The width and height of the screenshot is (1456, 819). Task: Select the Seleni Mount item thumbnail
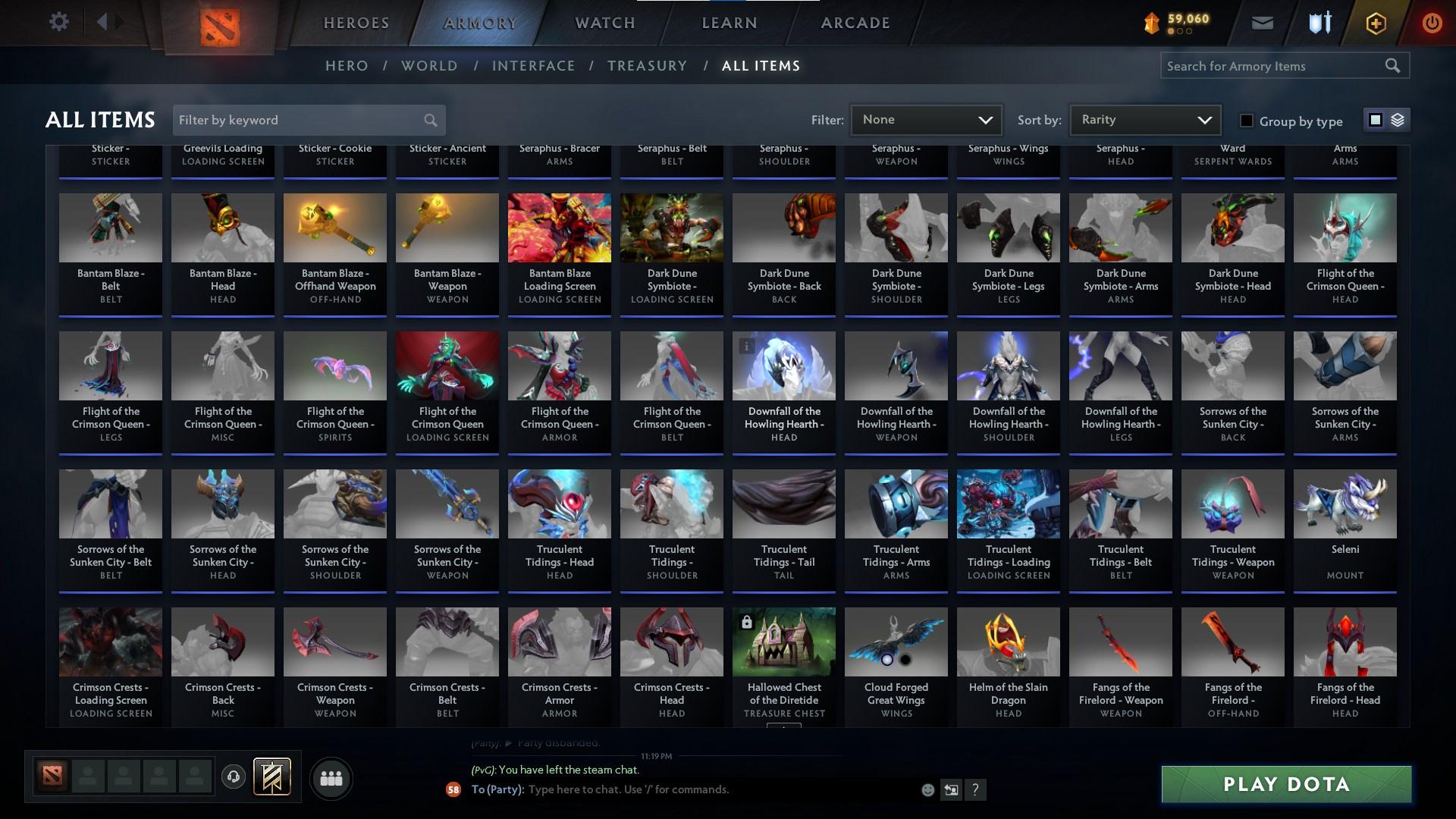coord(1345,503)
